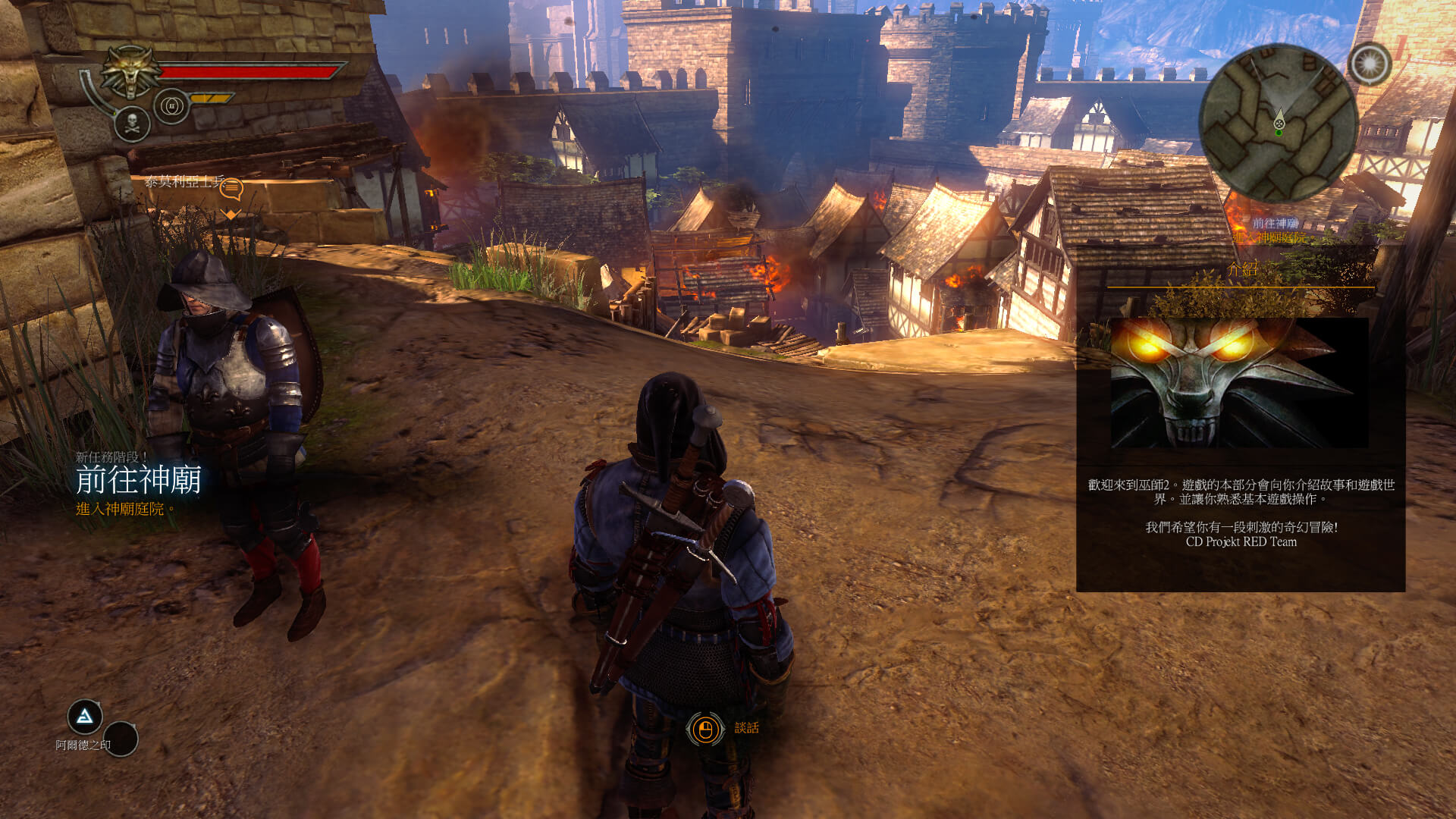Click the speech bubble above the soldier
This screenshot has width=1456, height=819.
coord(231,188)
